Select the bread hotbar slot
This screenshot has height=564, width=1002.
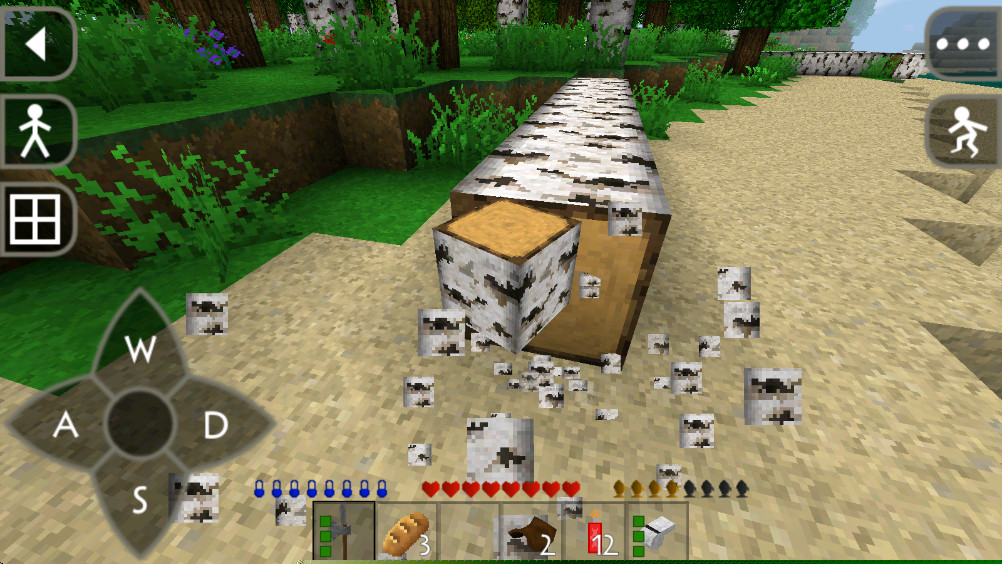[406, 531]
